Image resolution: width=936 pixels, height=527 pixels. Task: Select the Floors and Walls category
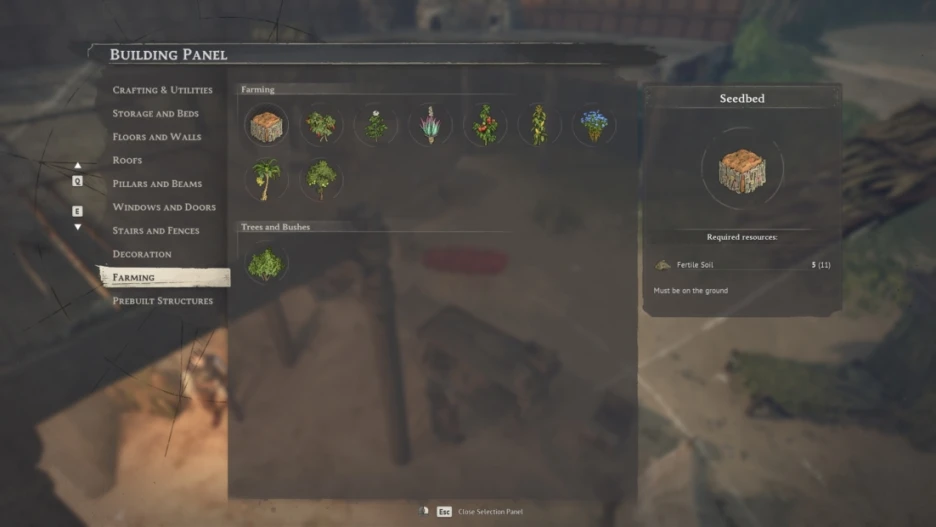click(x=156, y=137)
